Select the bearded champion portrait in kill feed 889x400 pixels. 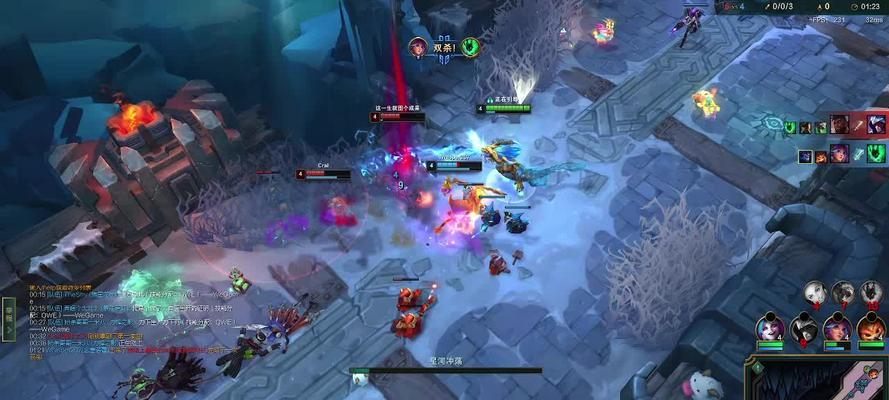click(840, 125)
